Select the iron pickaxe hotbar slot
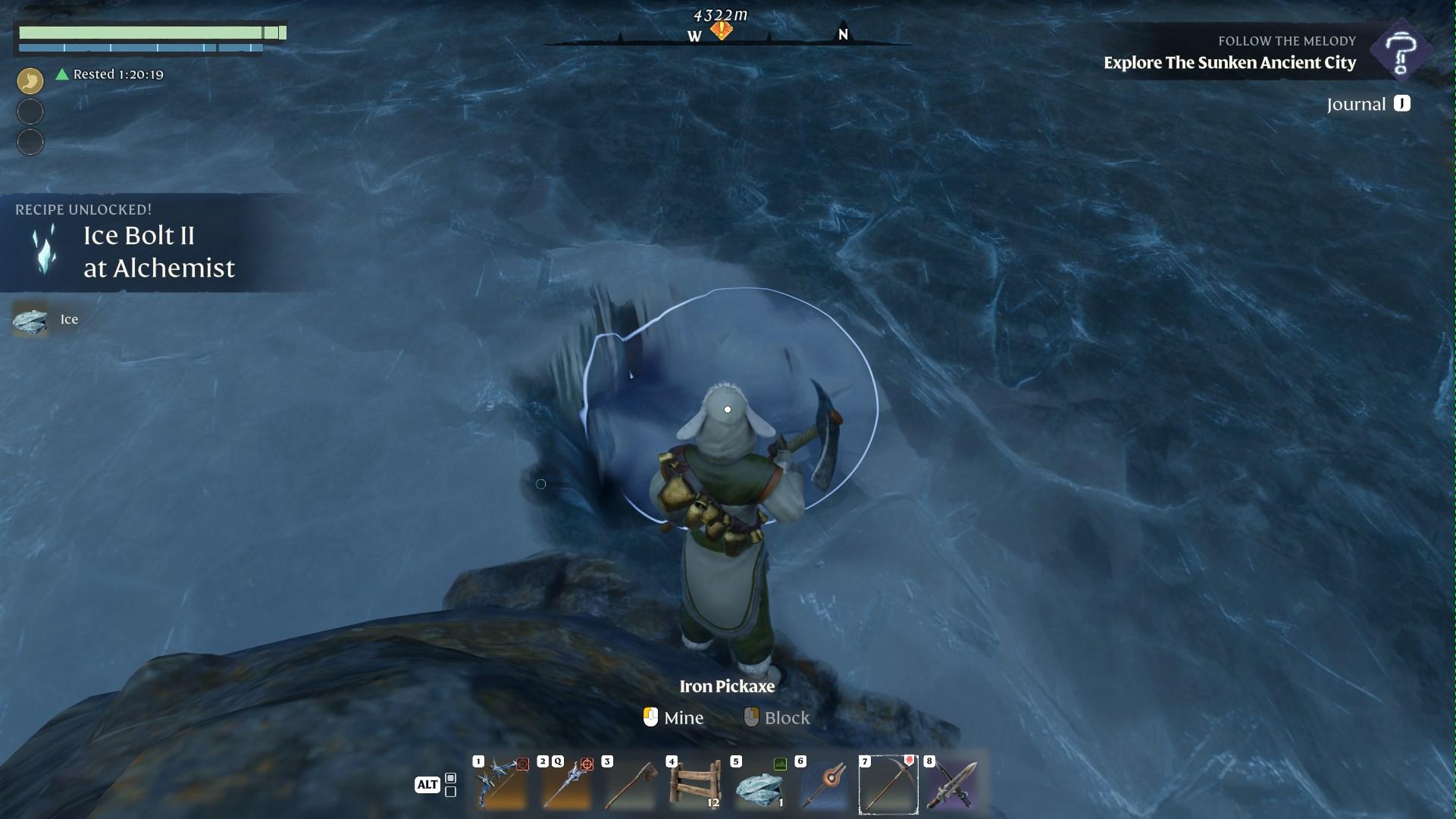This screenshot has height=819, width=1456. point(888,784)
